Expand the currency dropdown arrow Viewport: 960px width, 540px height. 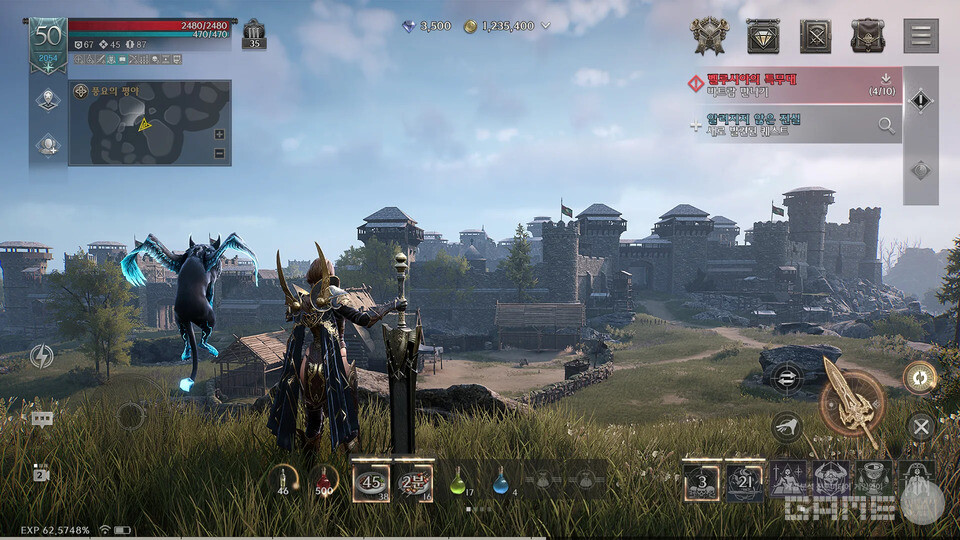[546, 26]
